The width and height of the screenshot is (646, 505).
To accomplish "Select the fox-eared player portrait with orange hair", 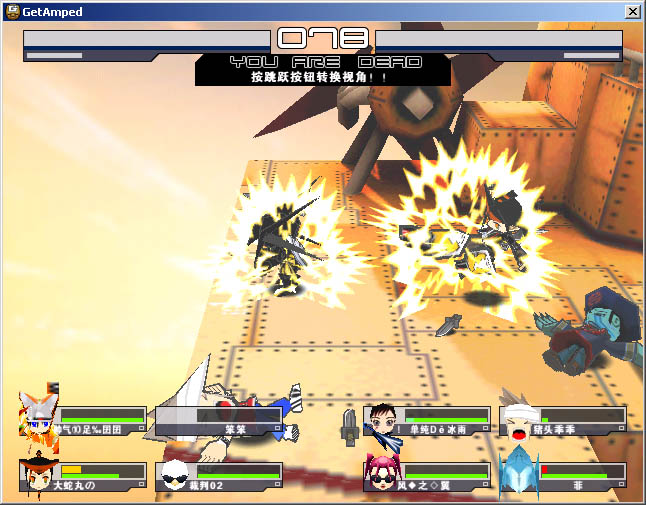I will click(x=39, y=416).
